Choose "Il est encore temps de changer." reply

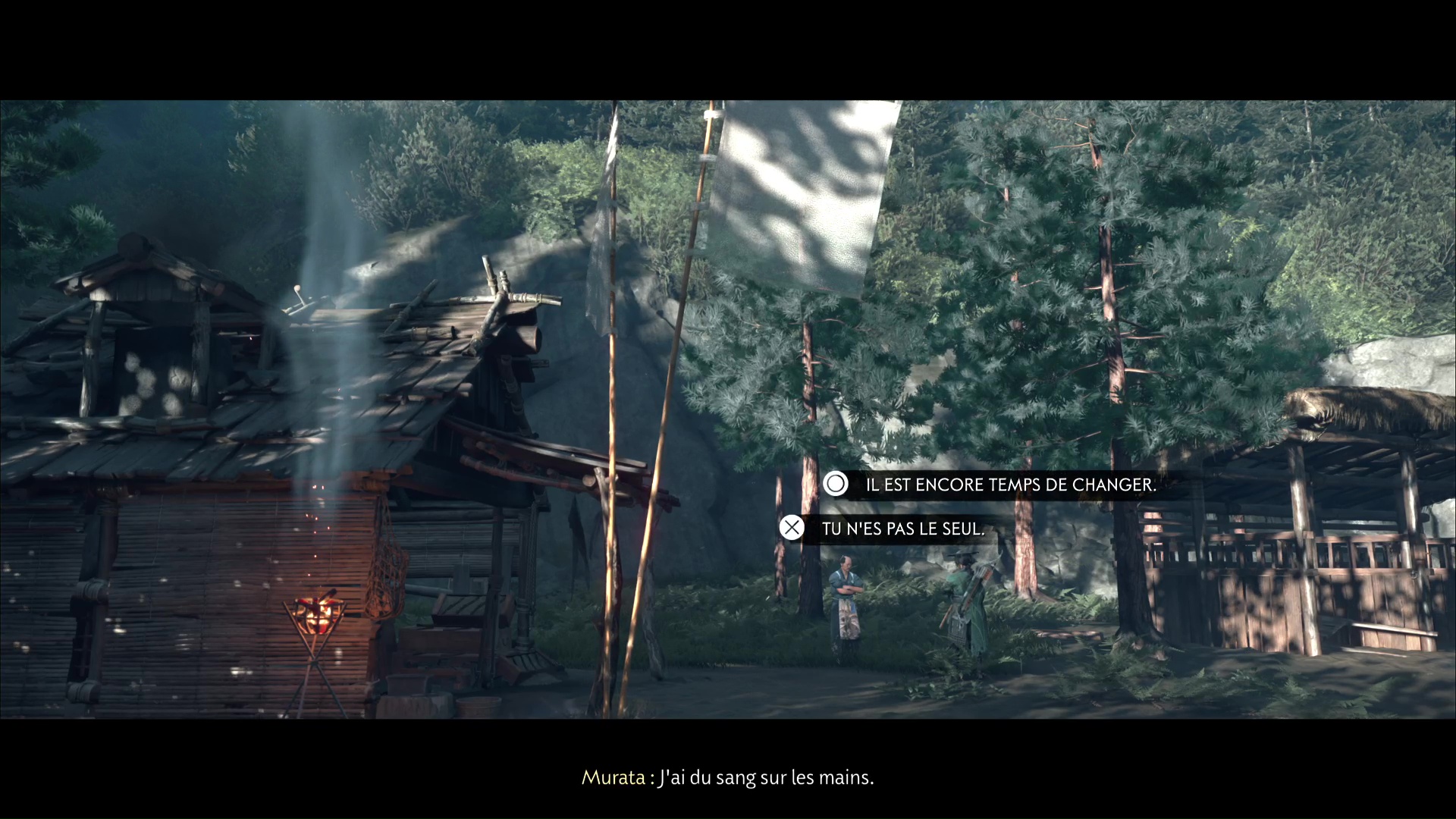1010,485
